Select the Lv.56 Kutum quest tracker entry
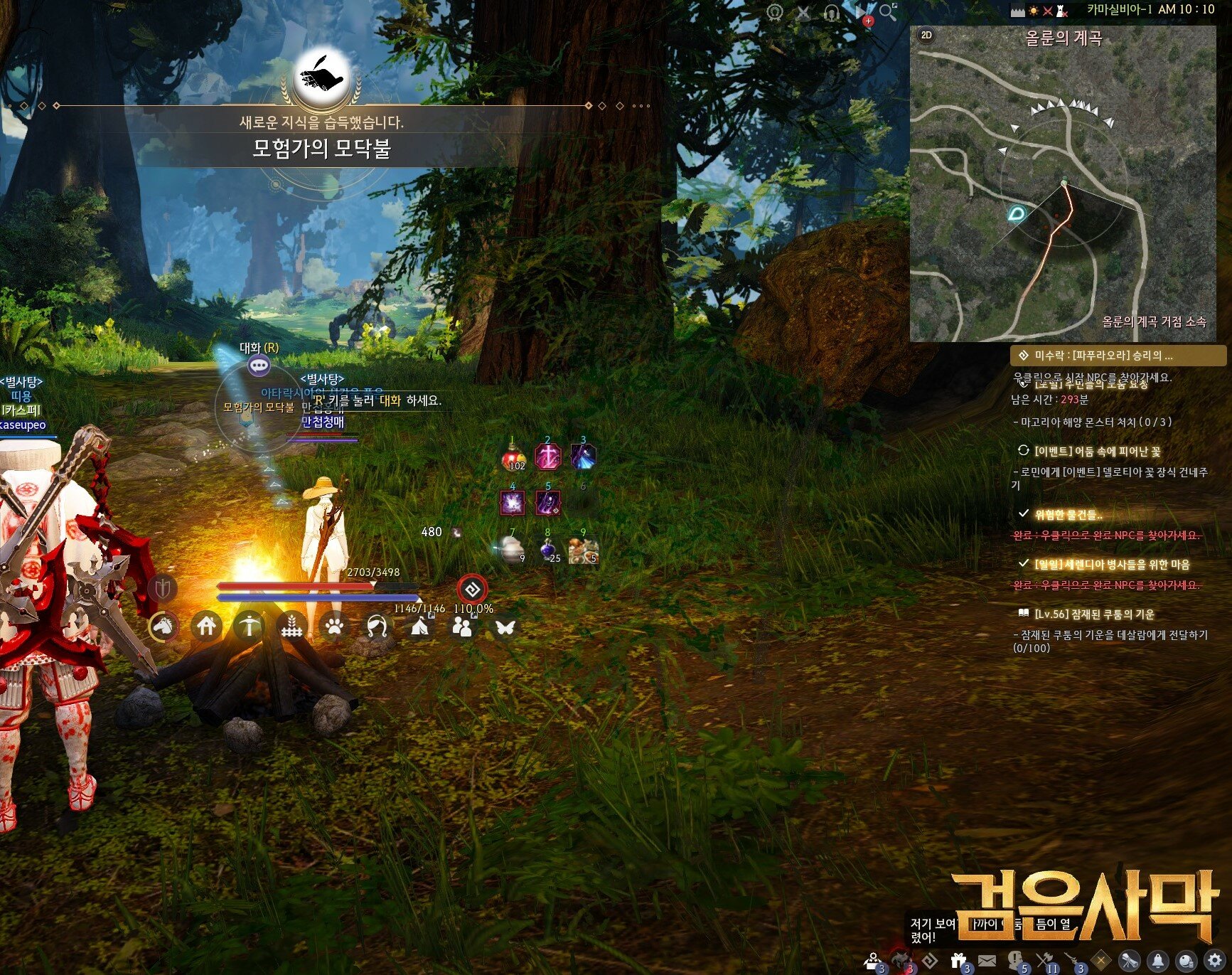The width and height of the screenshot is (1232, 975). click(x=1093, y=614)
